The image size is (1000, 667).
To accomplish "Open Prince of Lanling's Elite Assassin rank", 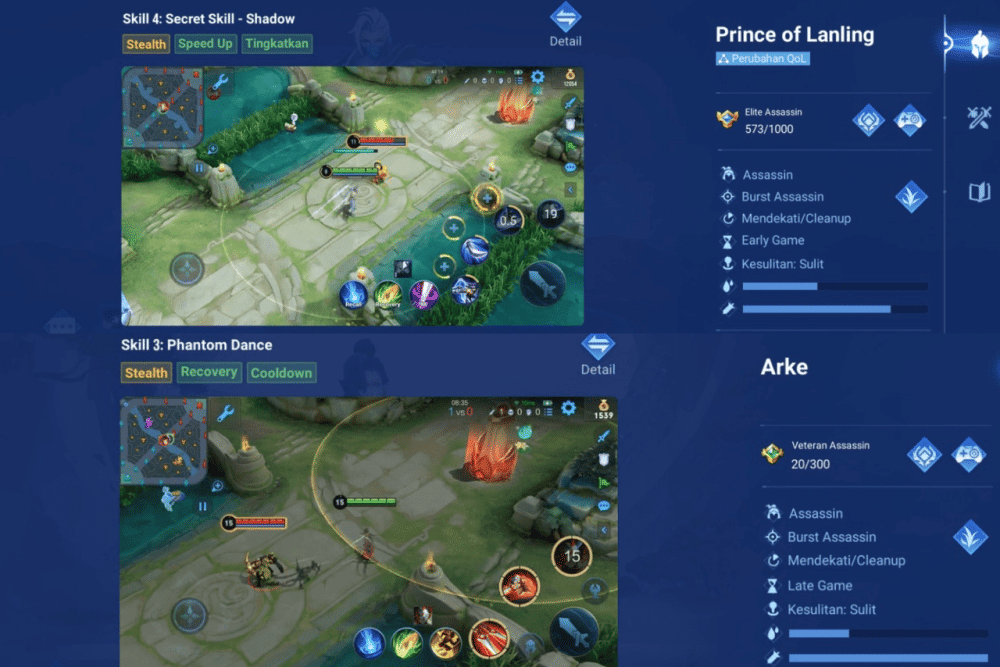I will point(768,121).
